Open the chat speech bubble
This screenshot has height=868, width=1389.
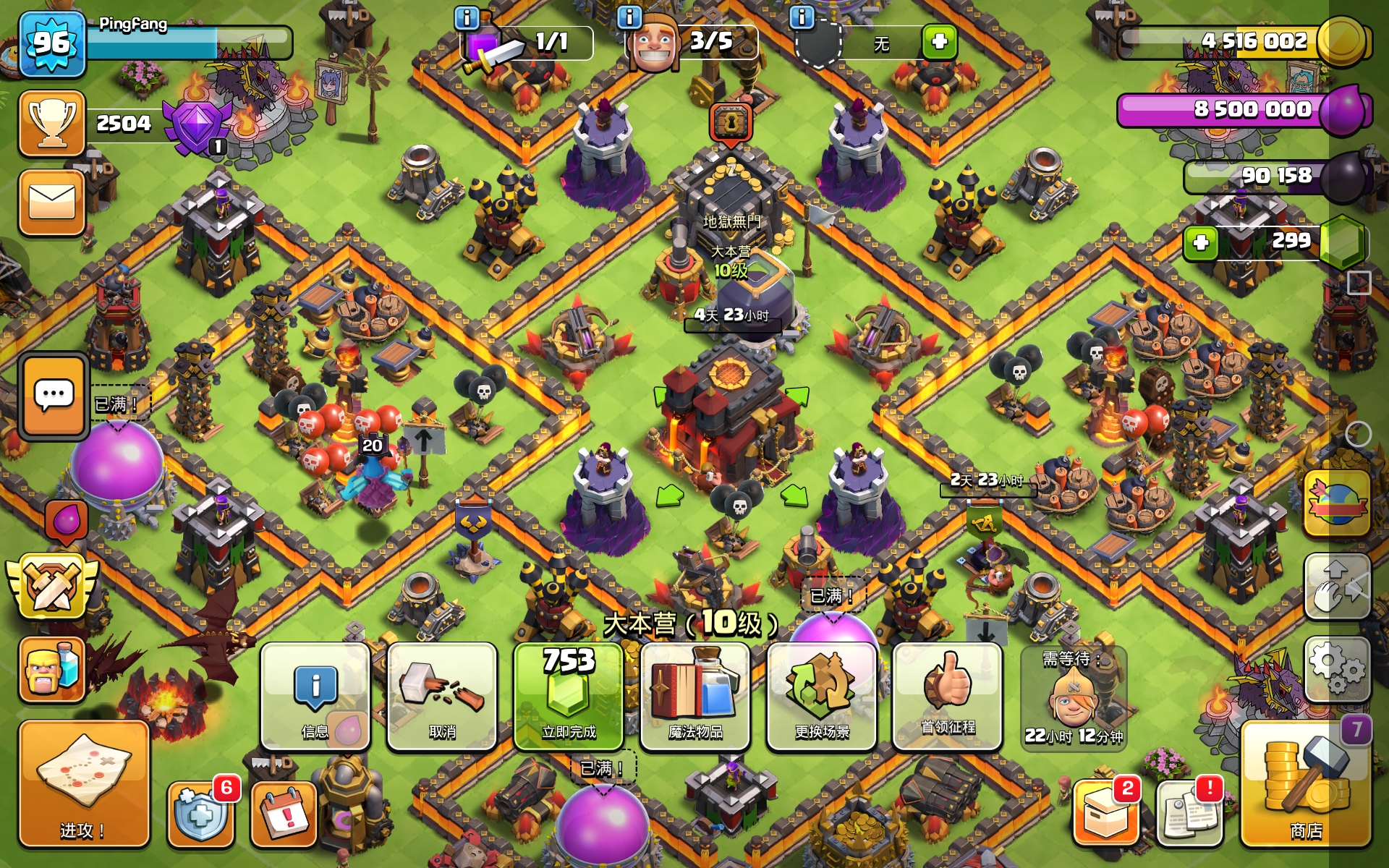54,396
